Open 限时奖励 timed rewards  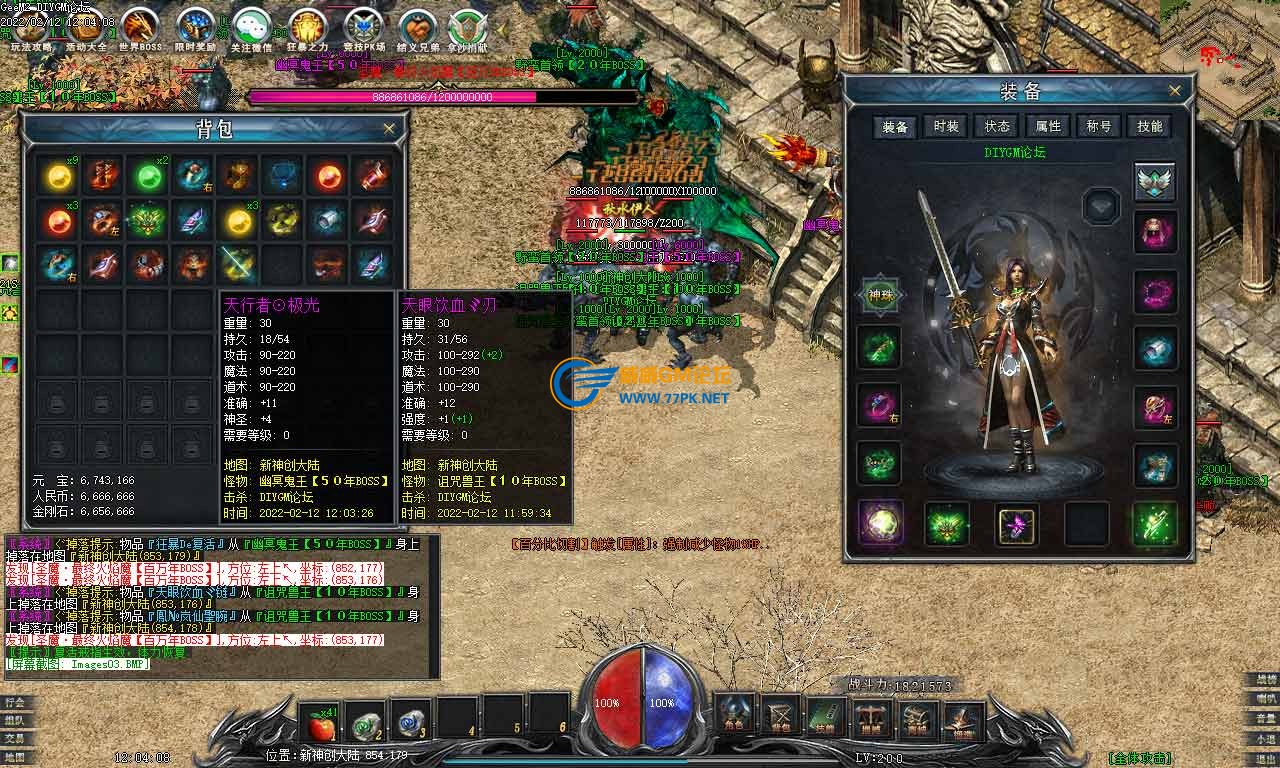(195, 27)
